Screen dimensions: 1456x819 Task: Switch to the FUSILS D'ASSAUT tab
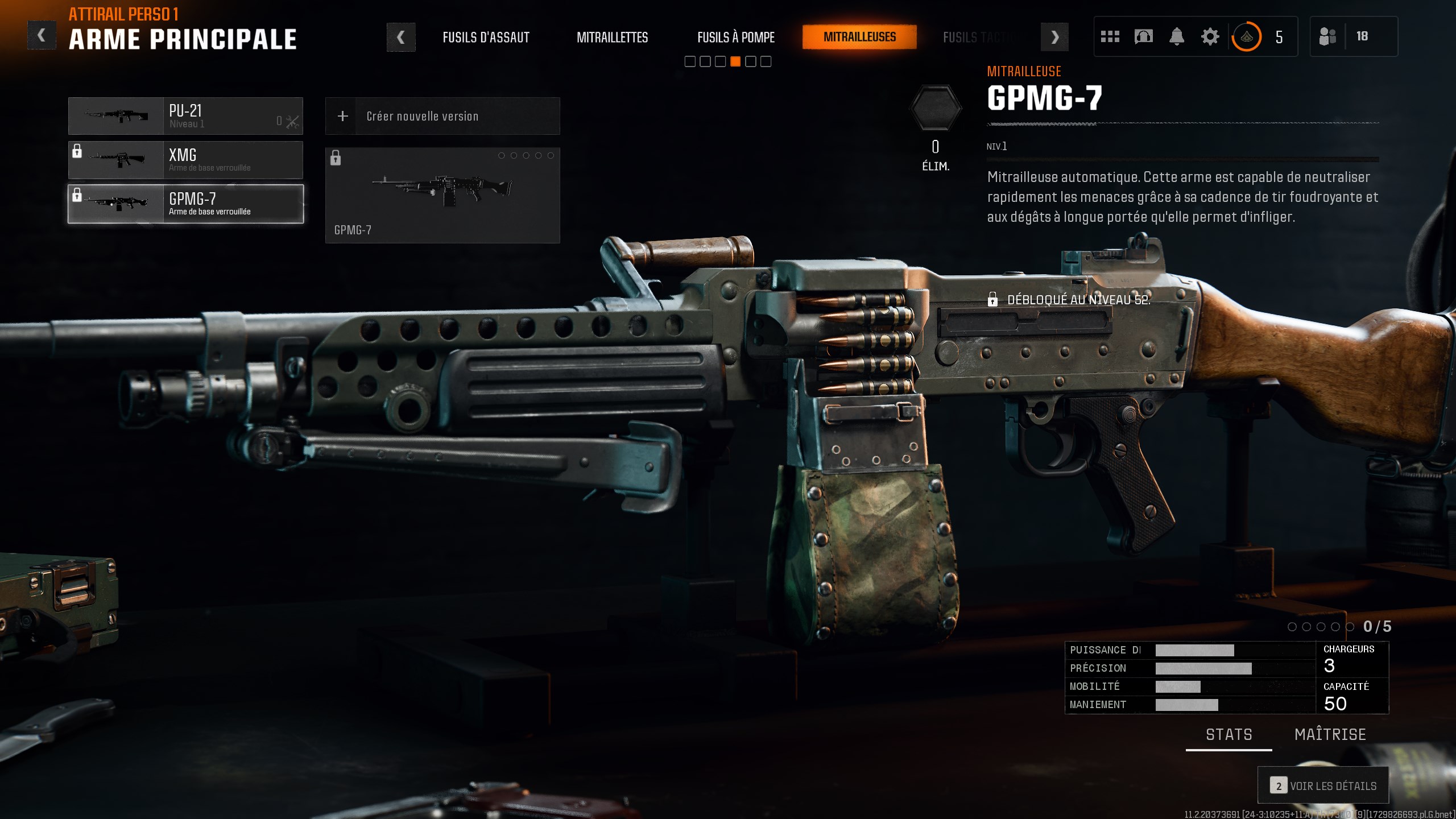486,36
